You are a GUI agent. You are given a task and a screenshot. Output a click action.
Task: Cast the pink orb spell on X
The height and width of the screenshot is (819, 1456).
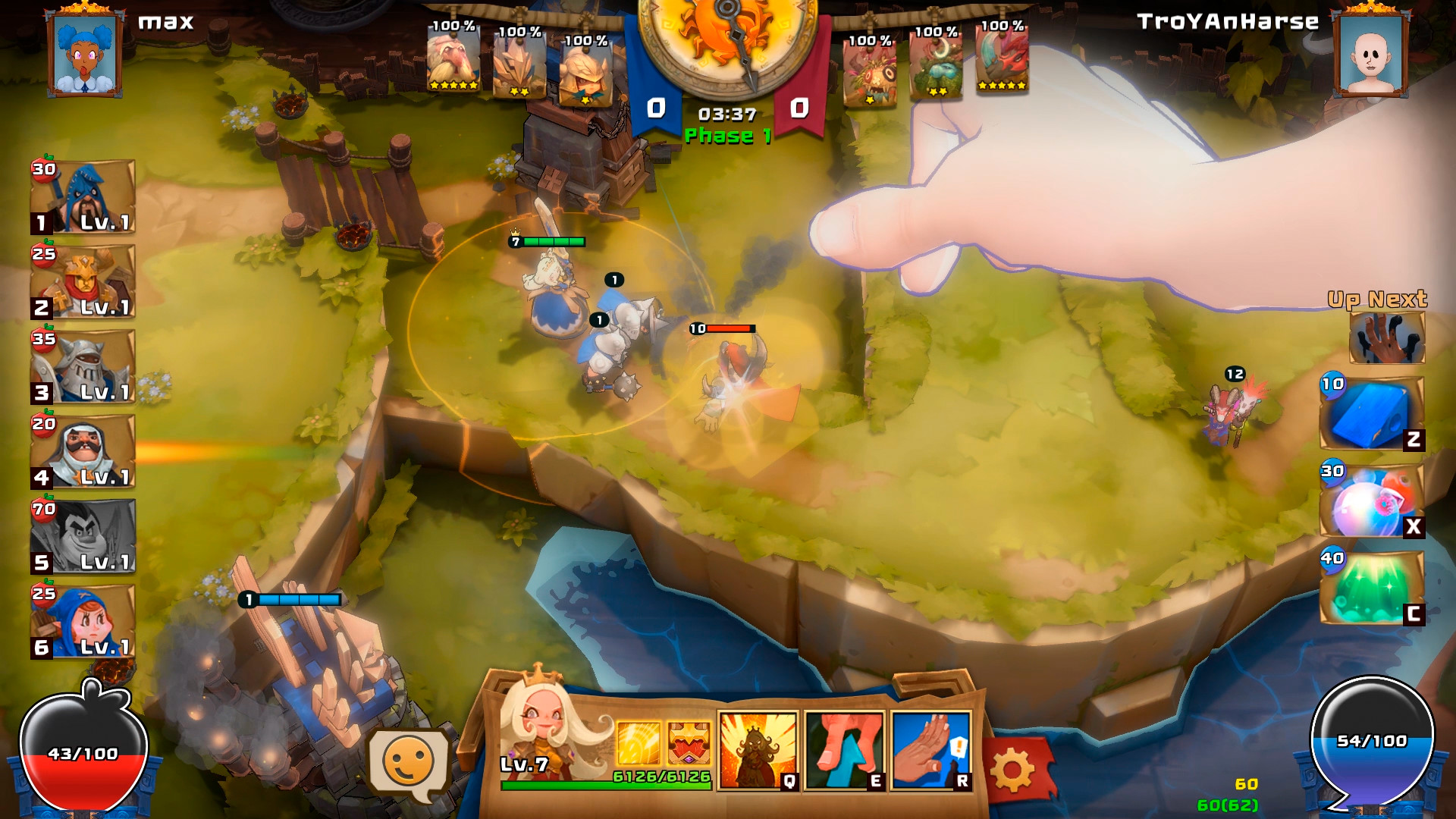point(1371,502)
